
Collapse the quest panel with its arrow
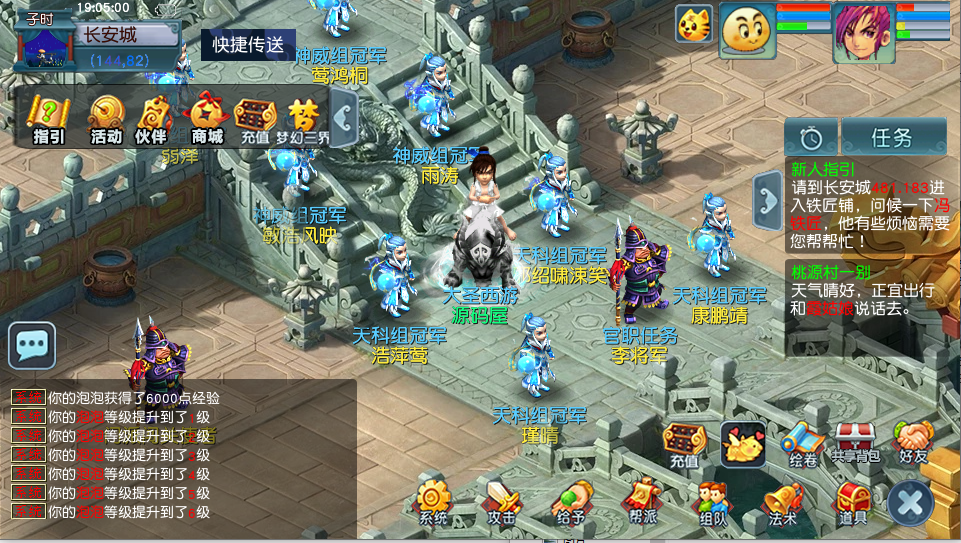768,200
